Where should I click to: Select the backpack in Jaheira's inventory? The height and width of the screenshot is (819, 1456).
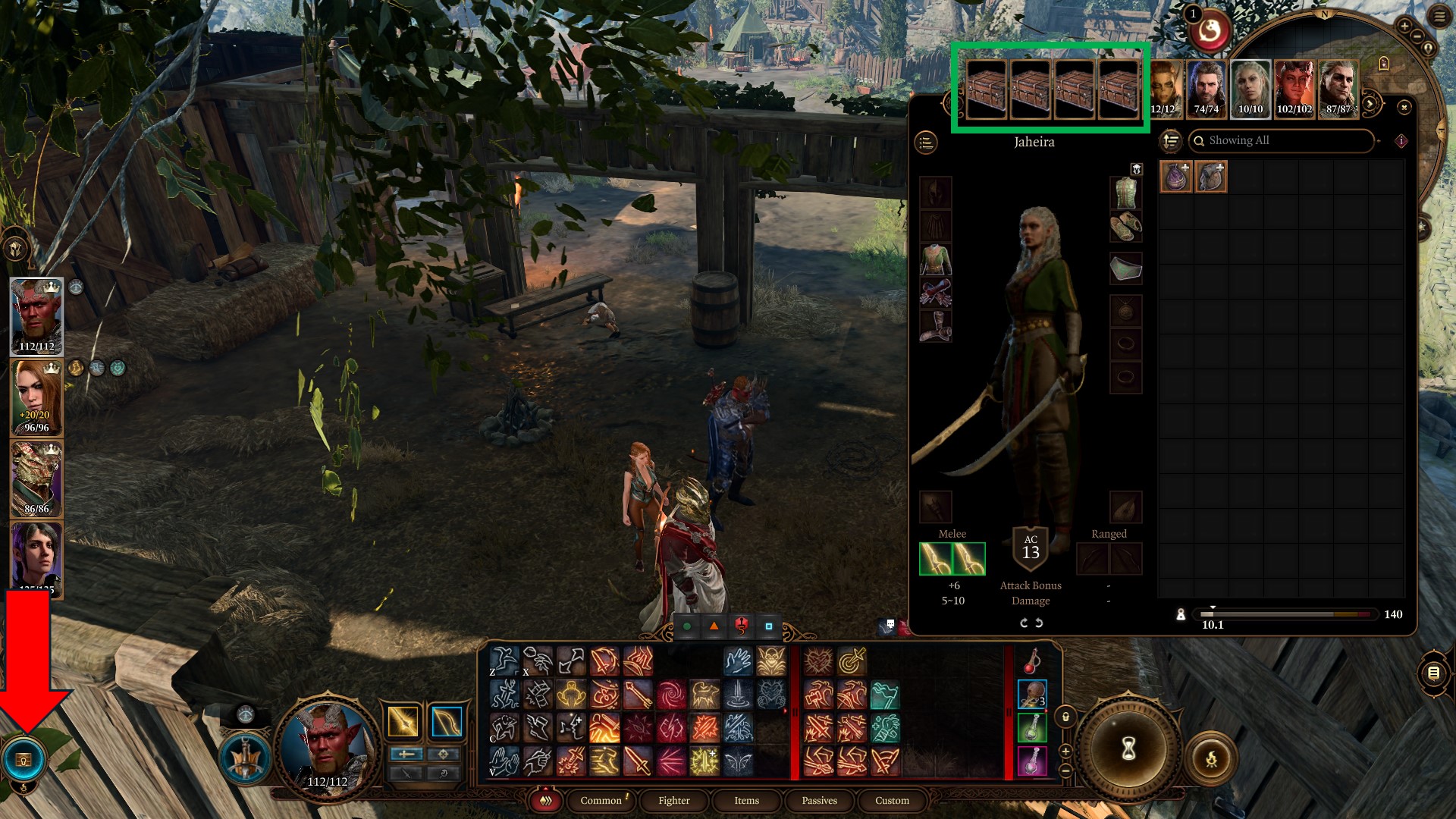(x=1211, y=177)
